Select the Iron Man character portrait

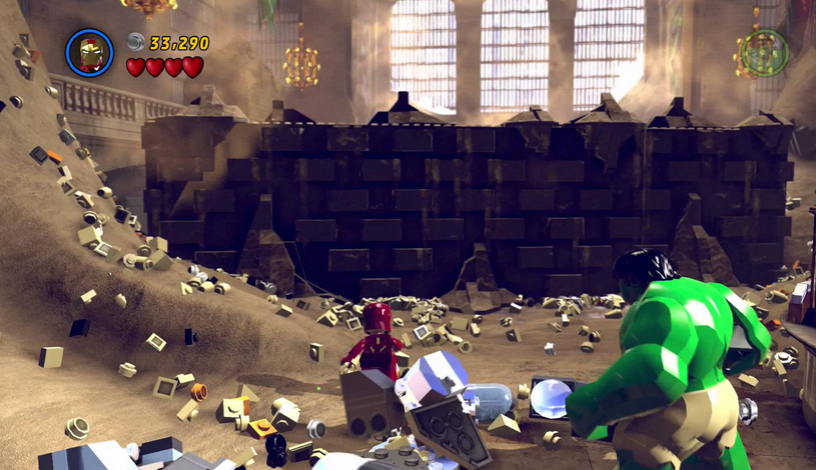click(x=90, y=52)
